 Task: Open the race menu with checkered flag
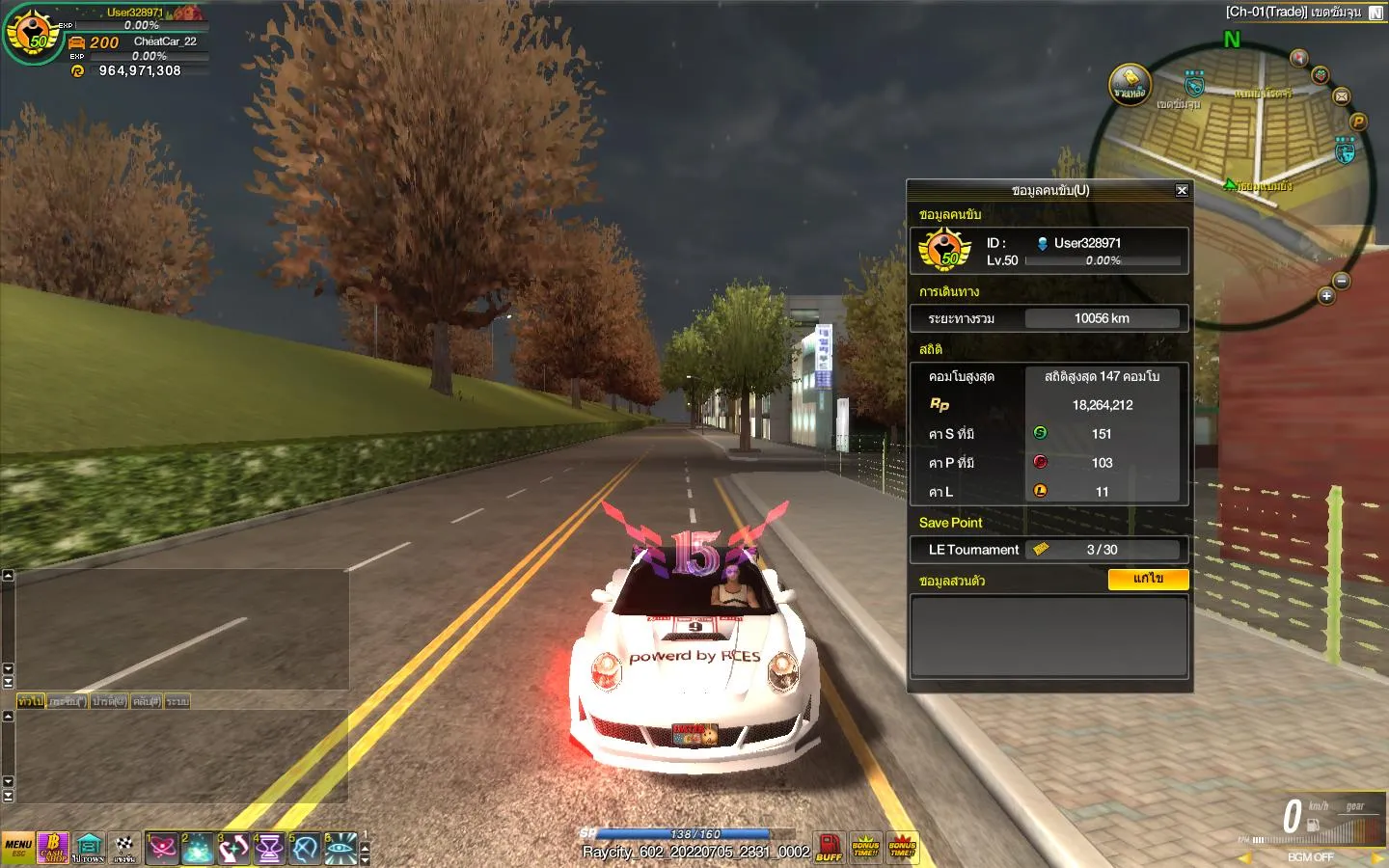pyautogui.click(x=124, y=848)
